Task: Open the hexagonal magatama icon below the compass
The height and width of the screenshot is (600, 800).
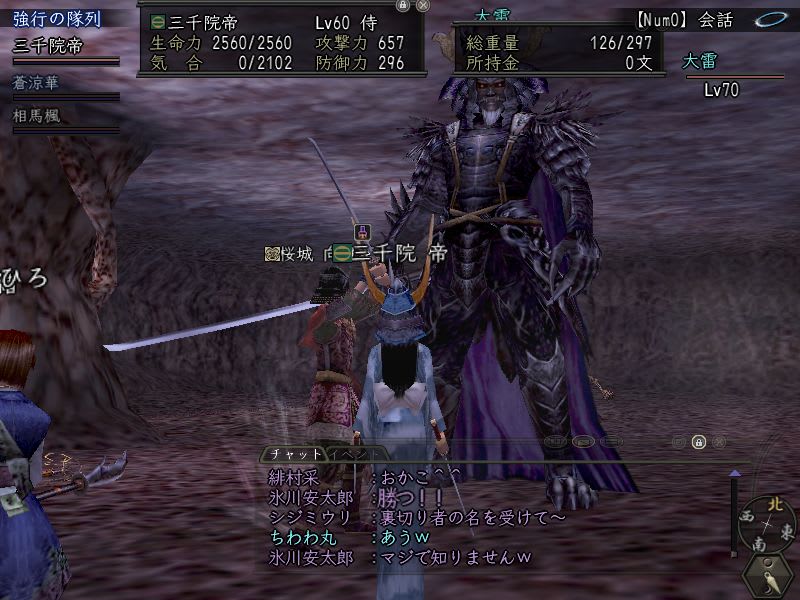Action: [768, 577]
